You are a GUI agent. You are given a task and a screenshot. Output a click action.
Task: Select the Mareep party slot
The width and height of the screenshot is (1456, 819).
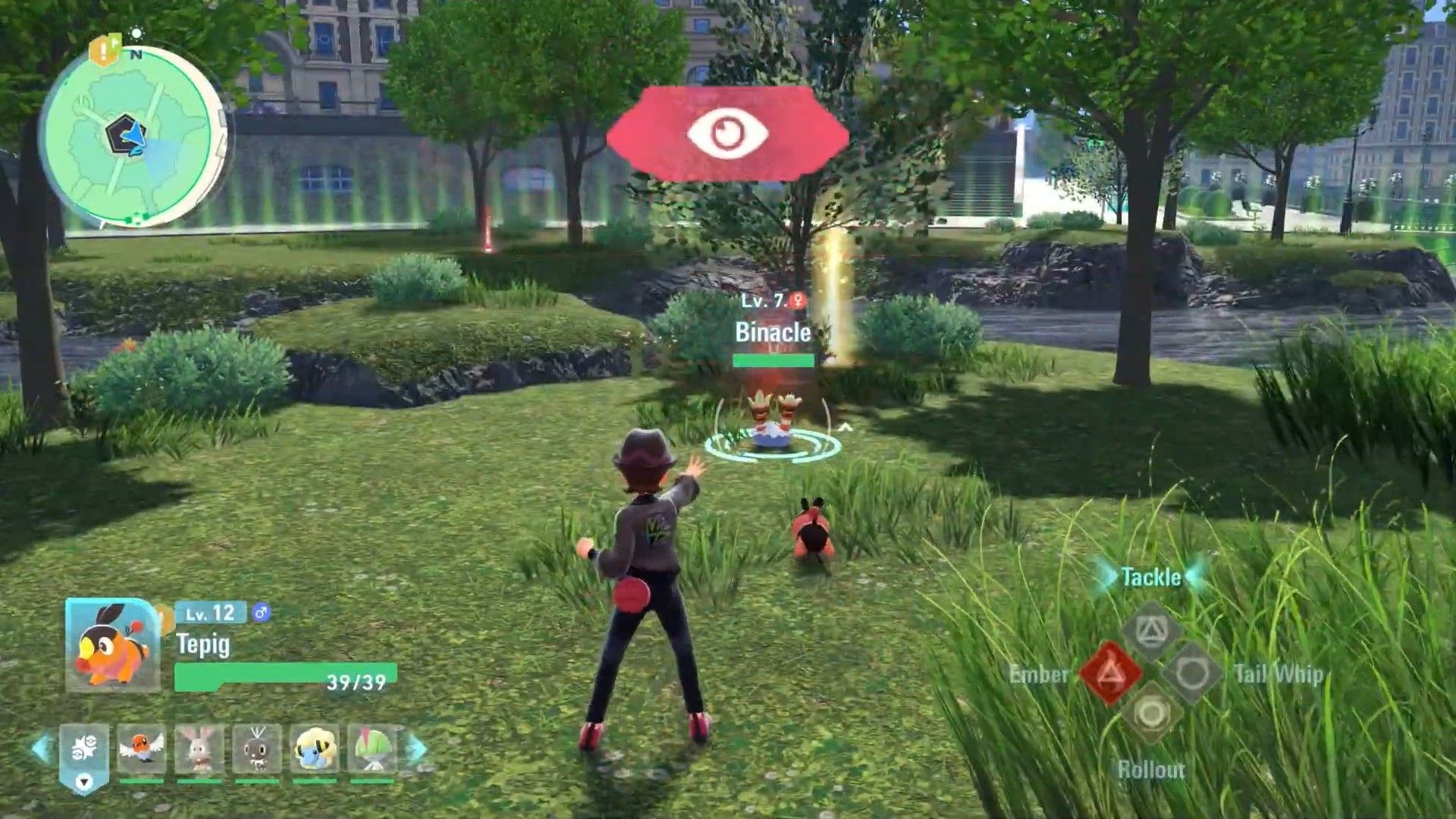315,749
